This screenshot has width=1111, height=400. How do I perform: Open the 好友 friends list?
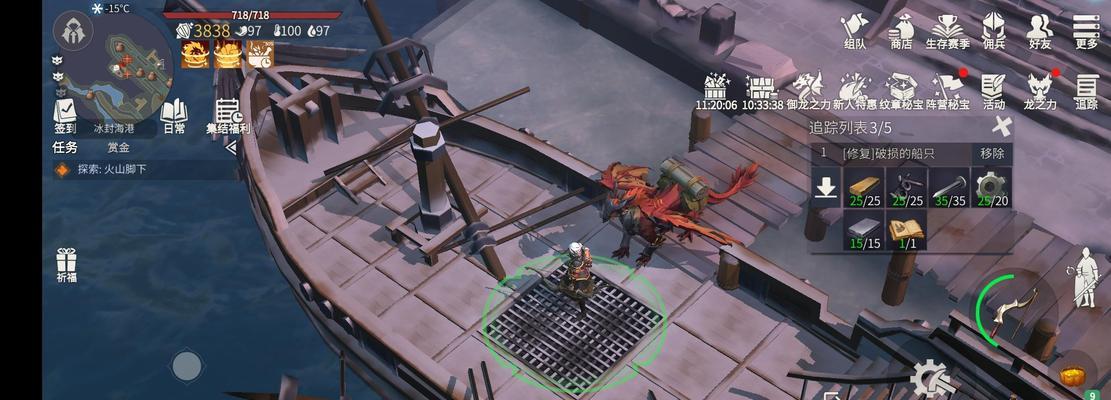point(1040,30)
